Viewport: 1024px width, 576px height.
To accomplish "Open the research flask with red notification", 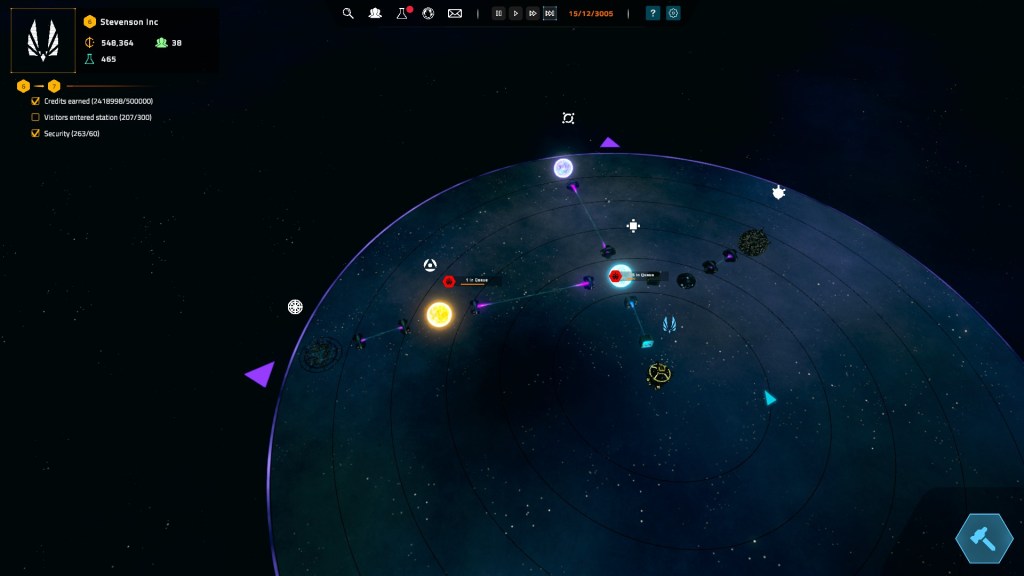I will coord(402,13).
